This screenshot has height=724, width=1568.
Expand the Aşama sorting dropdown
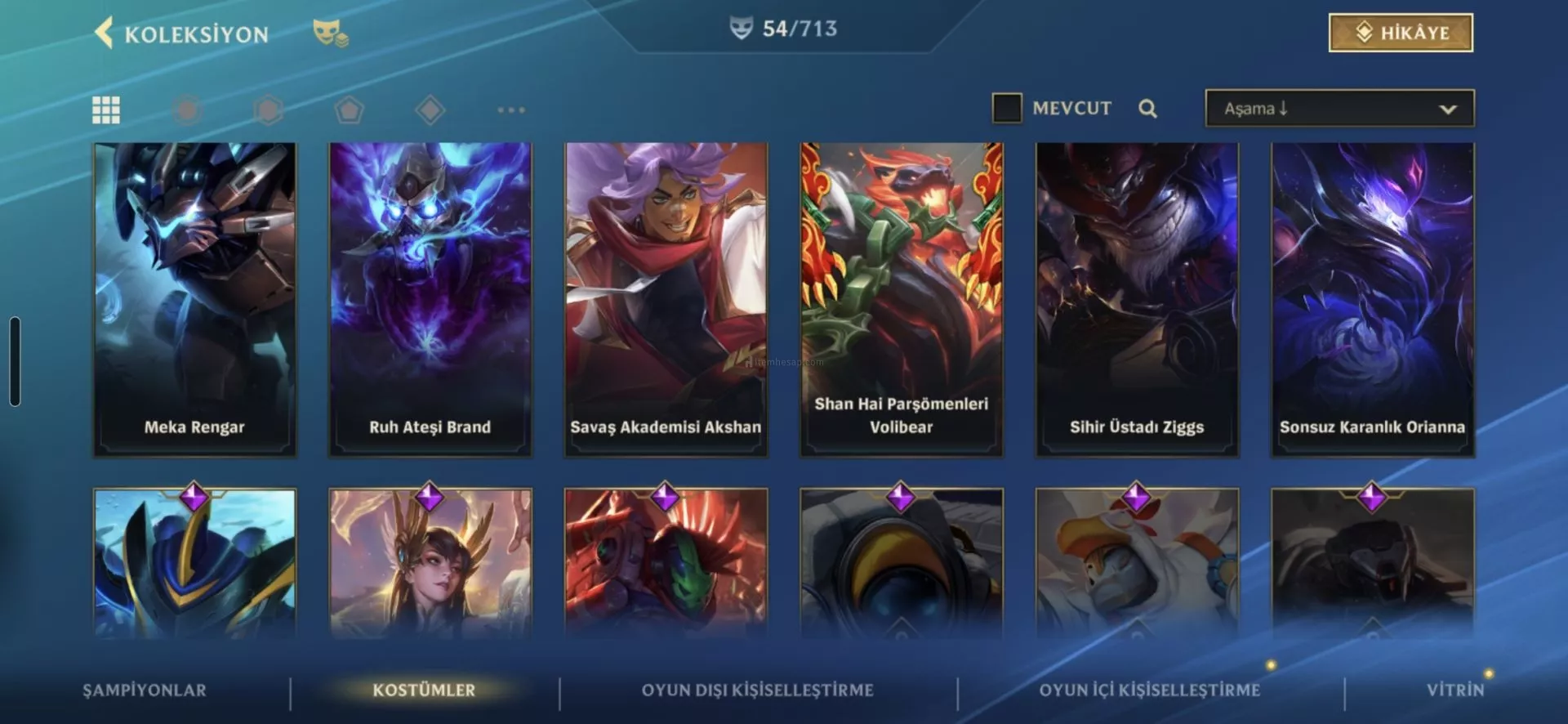pyautogui.click(x=1339, y=109)
